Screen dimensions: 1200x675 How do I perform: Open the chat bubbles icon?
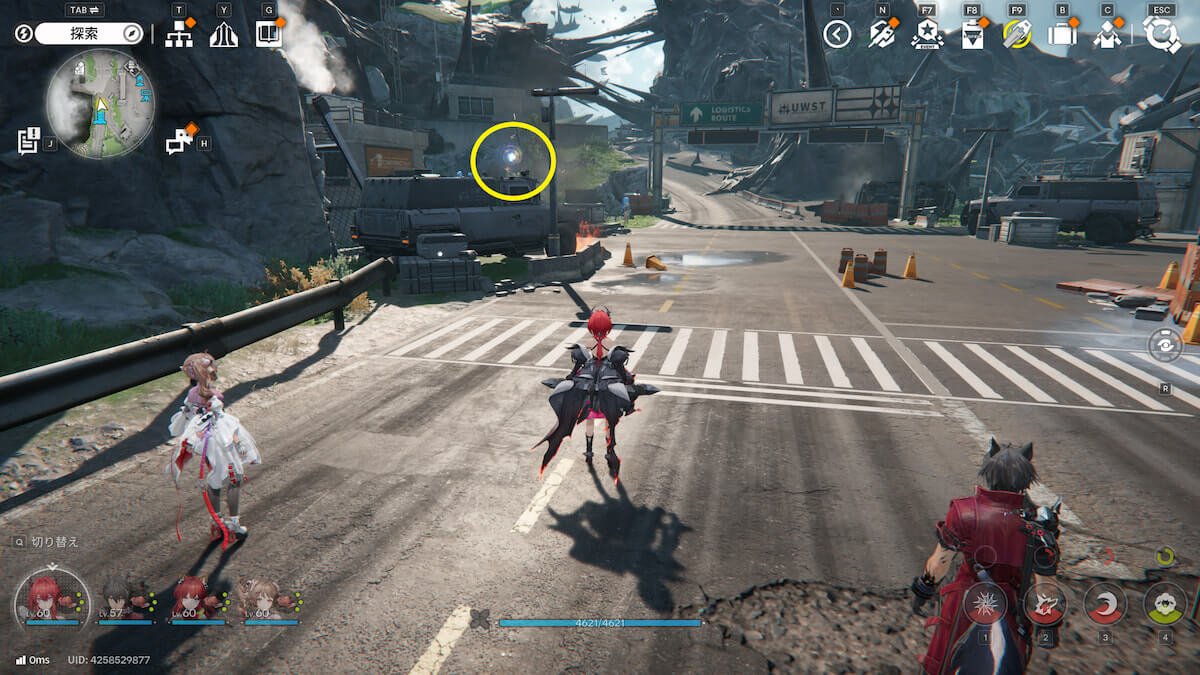coord(180,141)
